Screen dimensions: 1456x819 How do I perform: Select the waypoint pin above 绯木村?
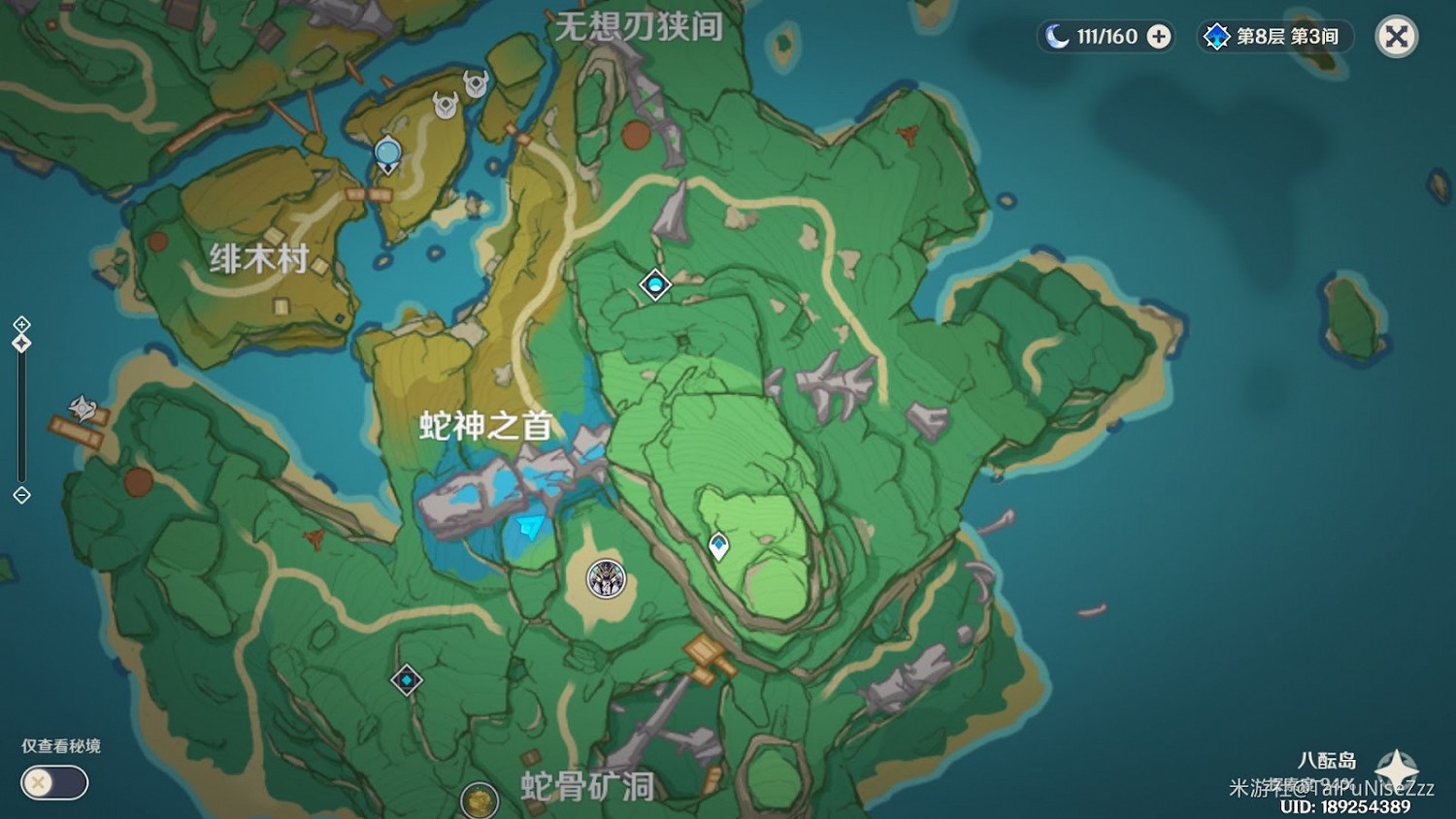(x=385, y=151)
